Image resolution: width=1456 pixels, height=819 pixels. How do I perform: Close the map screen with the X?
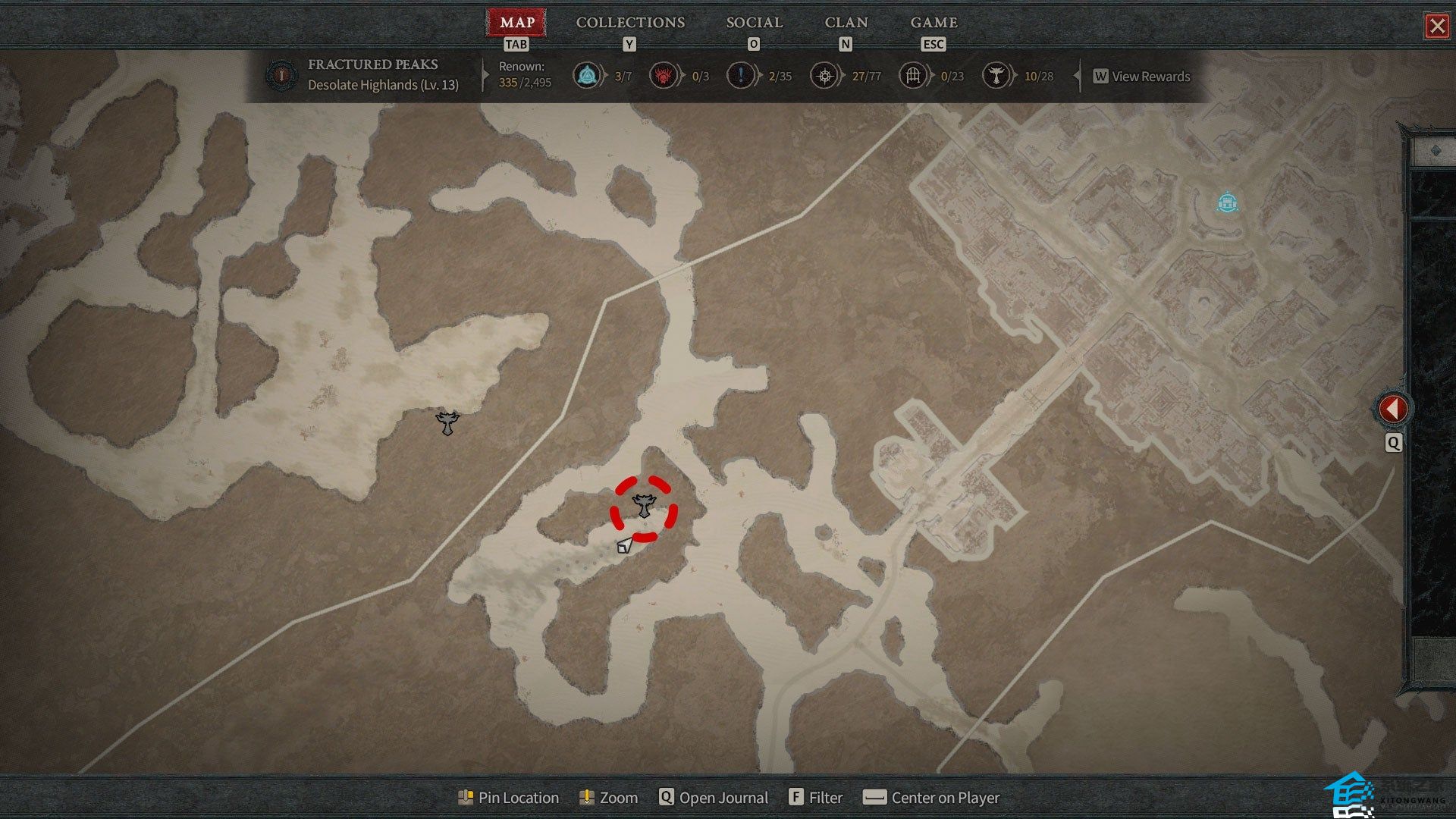(x=1436, y=27)
